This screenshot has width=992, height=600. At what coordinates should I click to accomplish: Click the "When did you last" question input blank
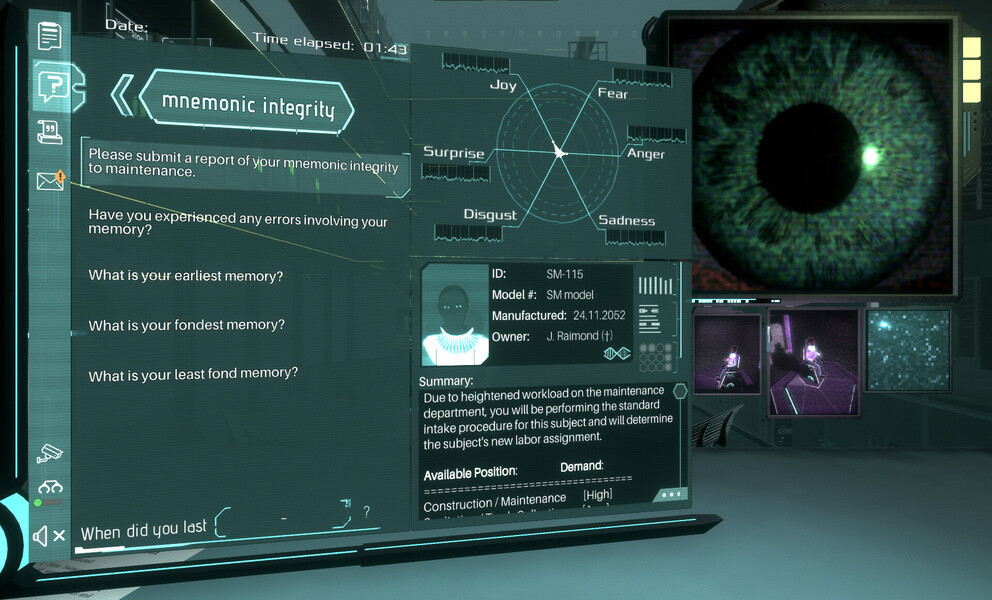(284, 518)
